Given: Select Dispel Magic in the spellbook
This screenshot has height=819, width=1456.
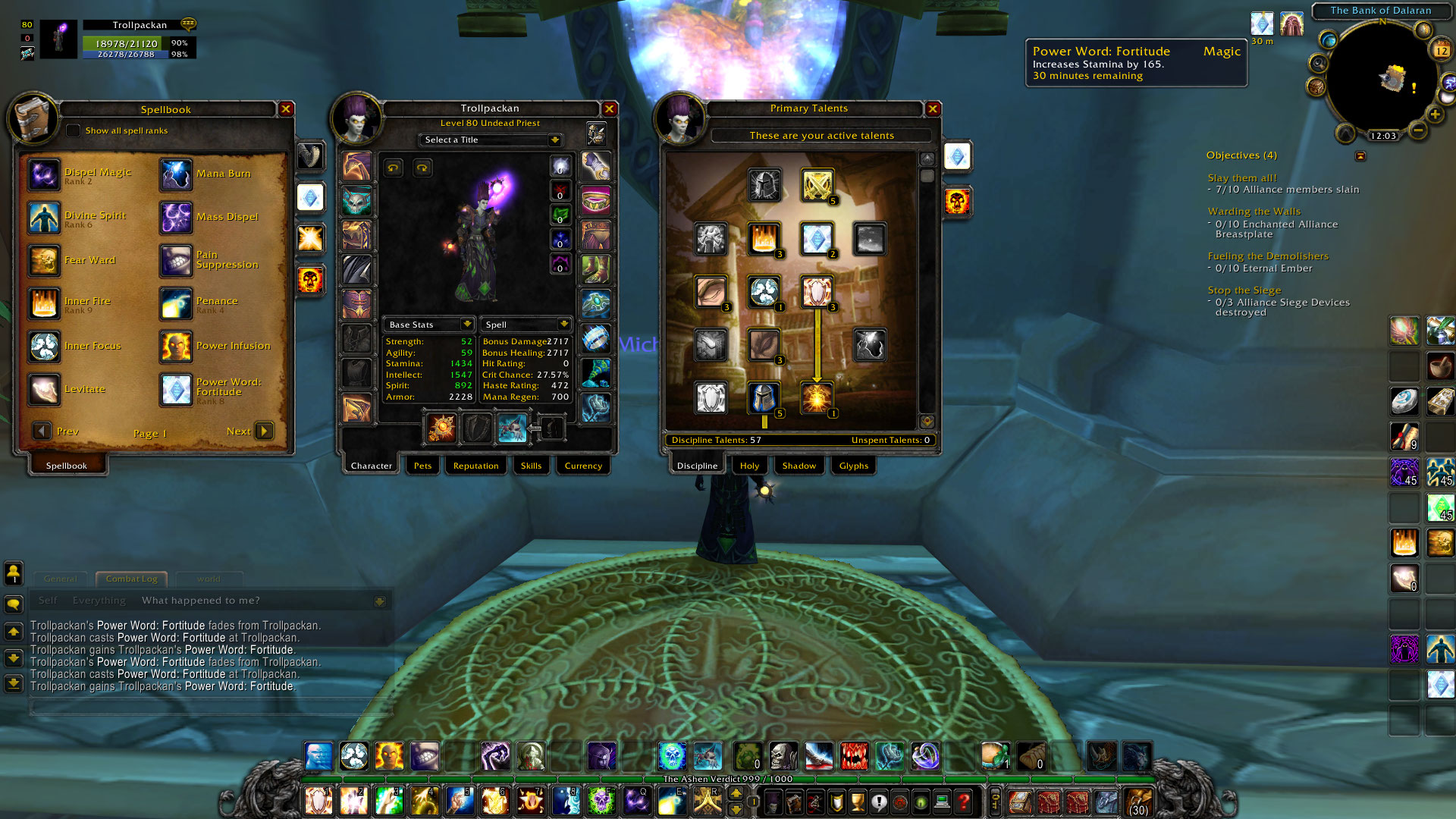Looking at the screenshot, I should click(x=44, y=175).
